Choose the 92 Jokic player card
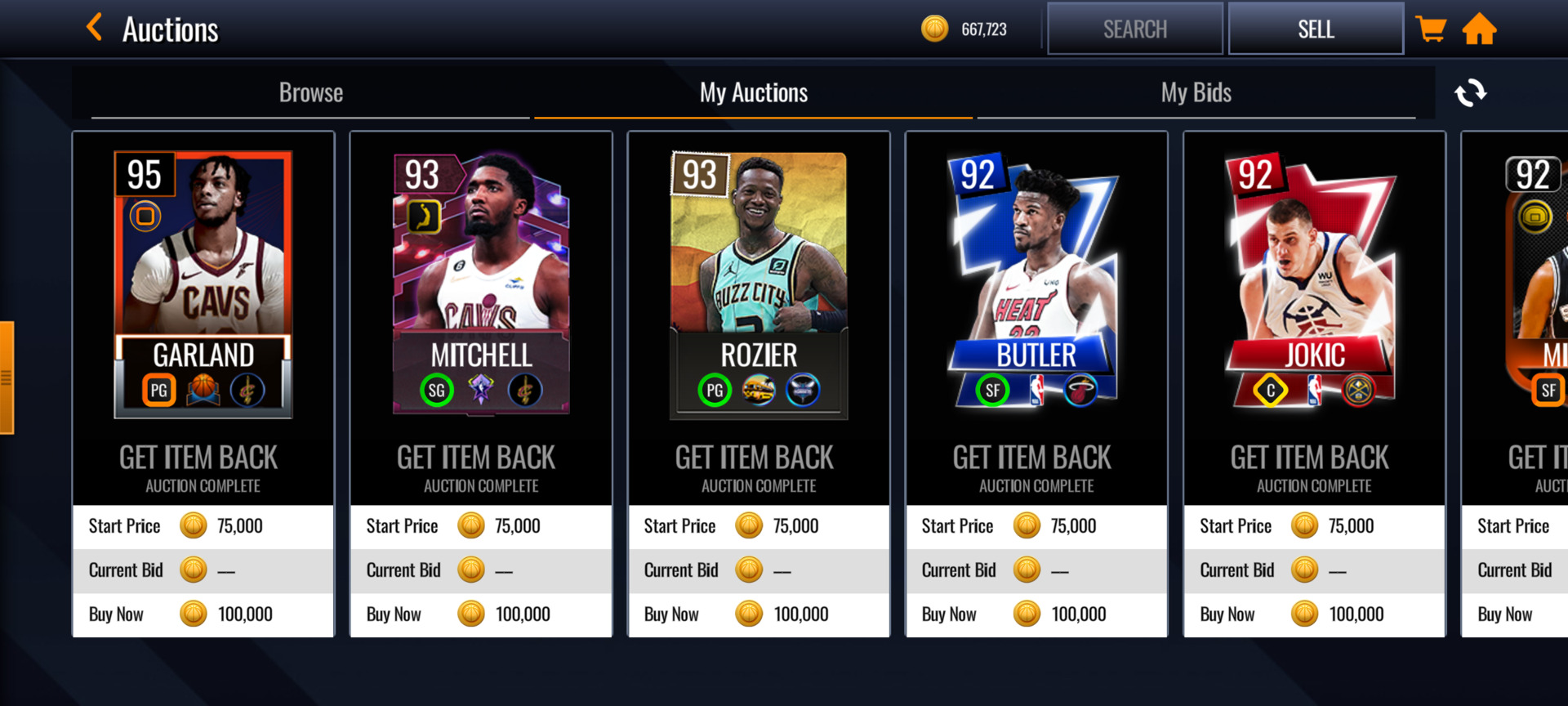 coord(1314,284)
